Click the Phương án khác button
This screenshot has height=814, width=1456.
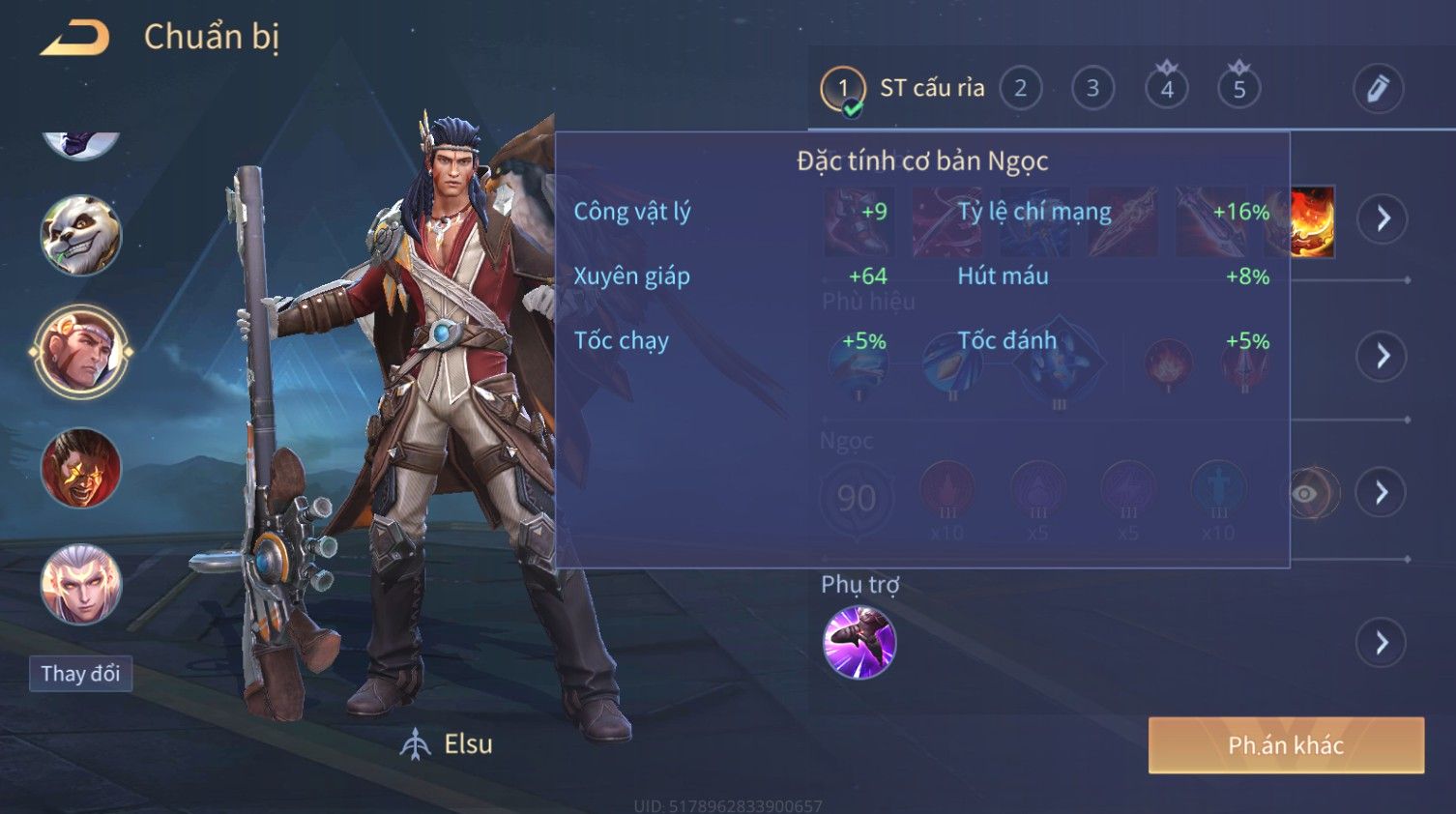pyautogui.click(x=1286, y=745)
